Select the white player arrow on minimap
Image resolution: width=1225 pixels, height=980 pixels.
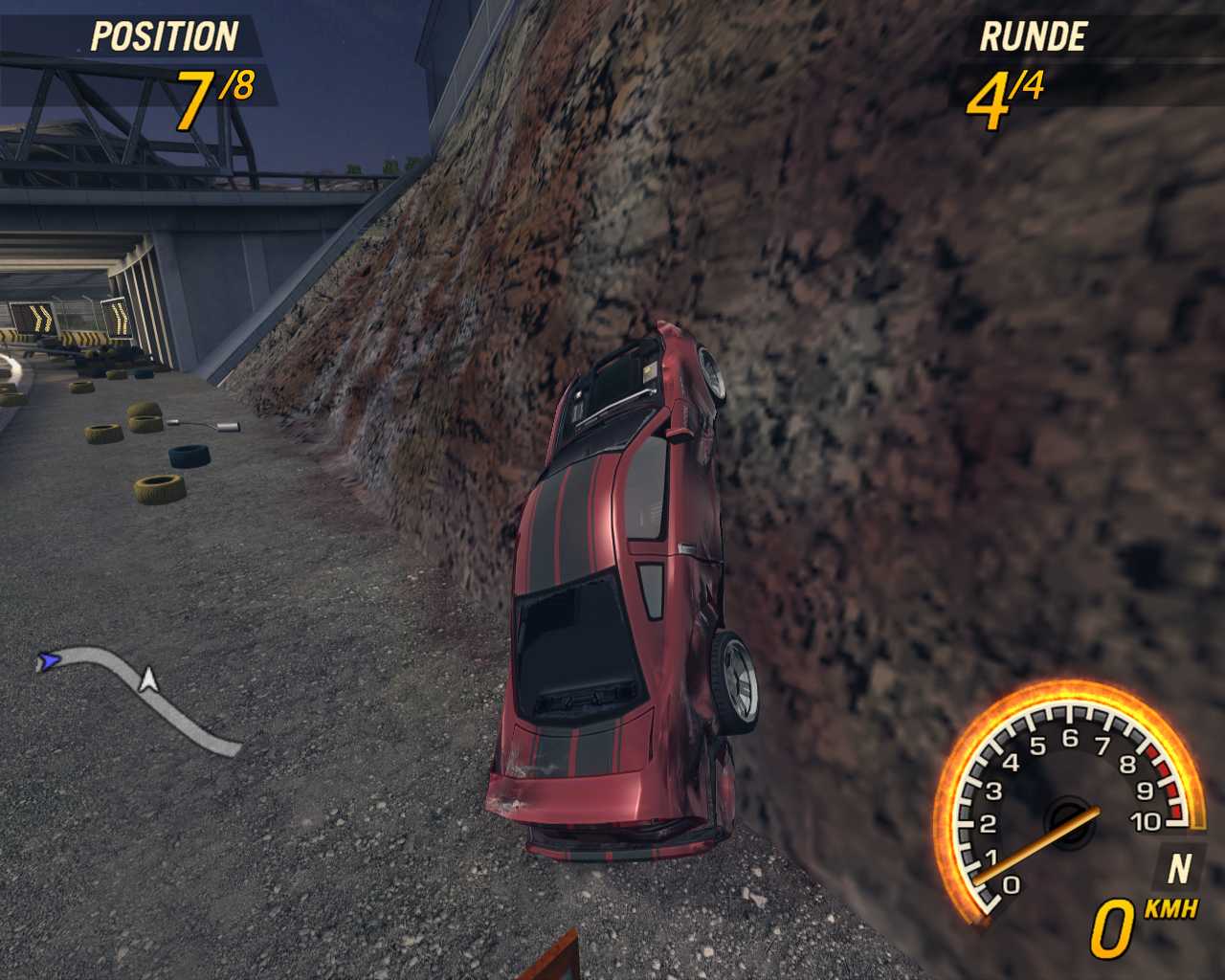click(148, 679)
